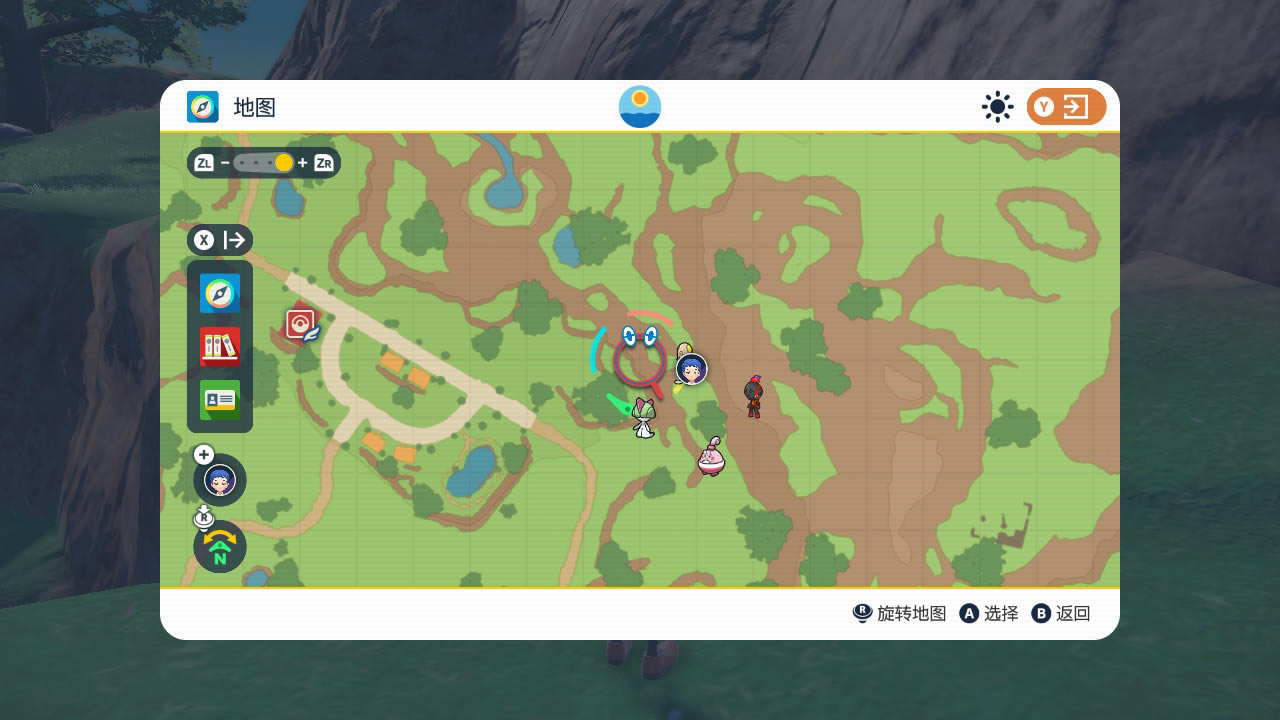Image resolution: width=1280 pixels, height=720 pixels.
Task: Click the player's location marker on map
Action: pos(691,369)
